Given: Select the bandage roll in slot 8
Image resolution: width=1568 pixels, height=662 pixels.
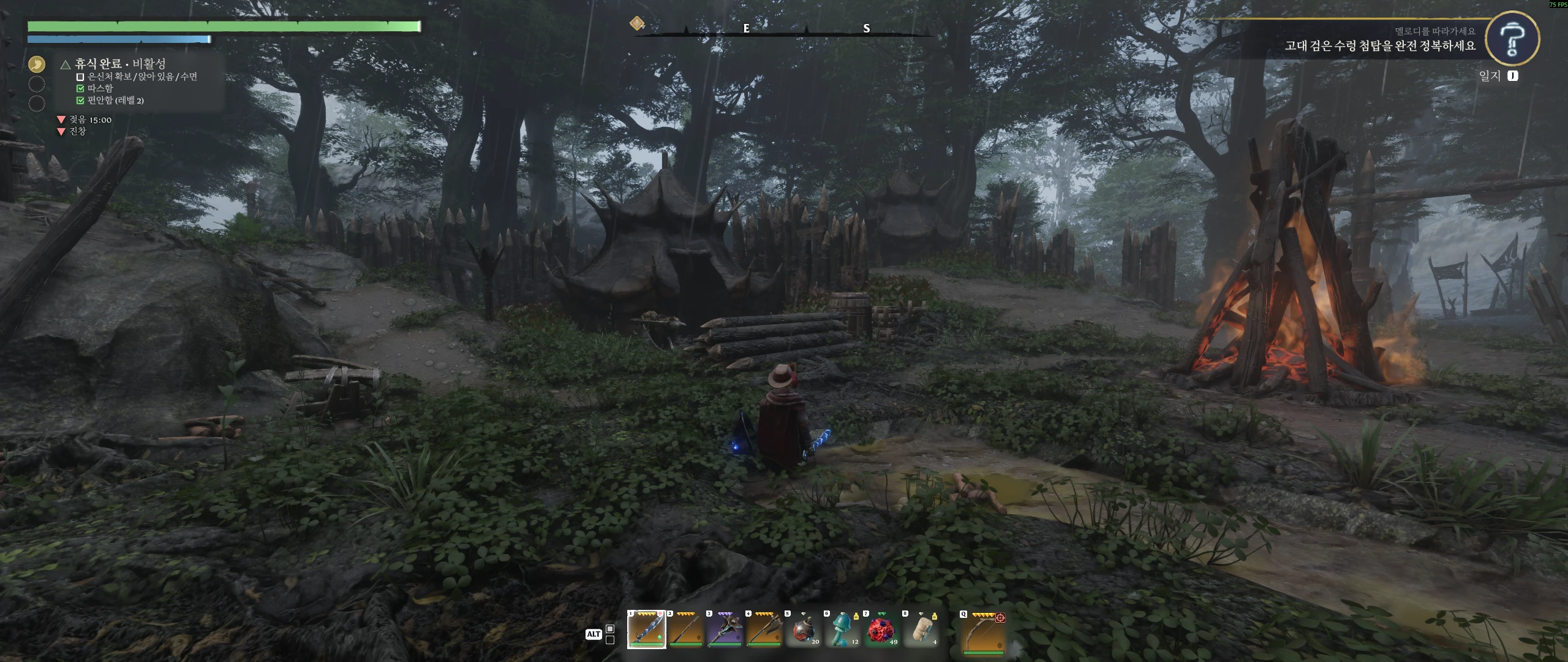Looking at the screenshot, I should pyautogui.click(x=921, y=630).
